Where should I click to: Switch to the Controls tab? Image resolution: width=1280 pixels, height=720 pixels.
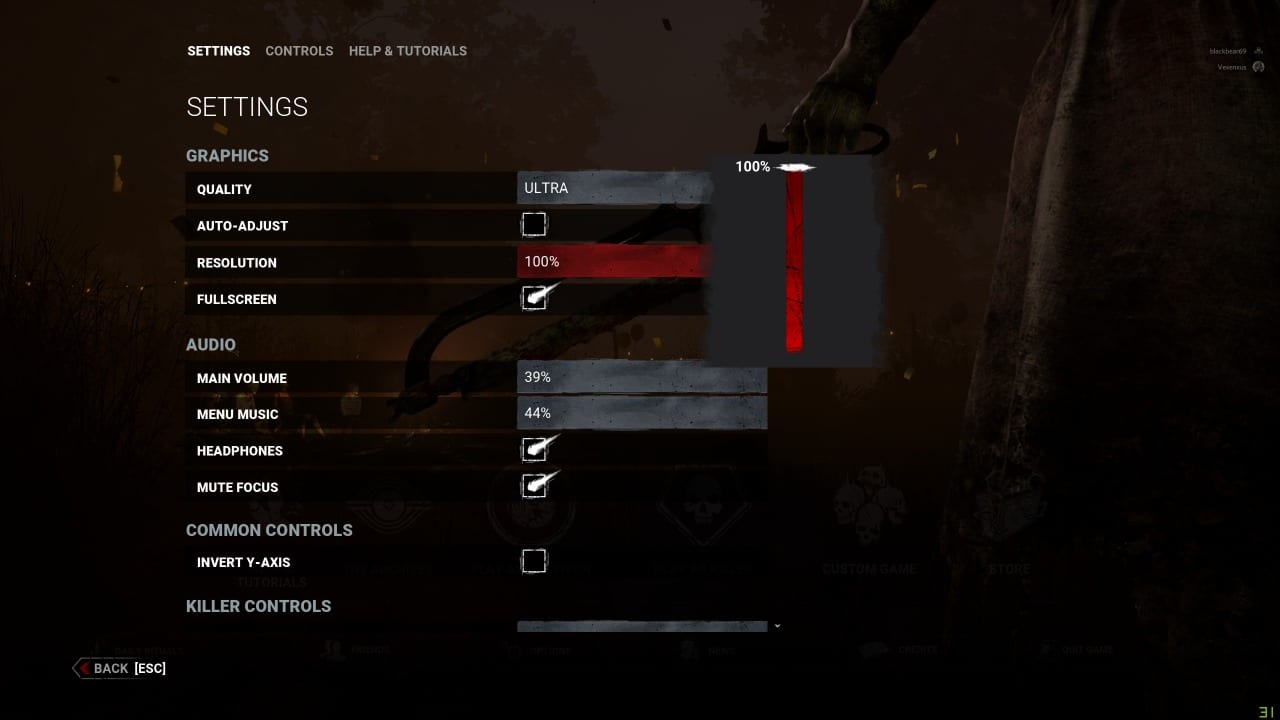[x=299, y=51]
